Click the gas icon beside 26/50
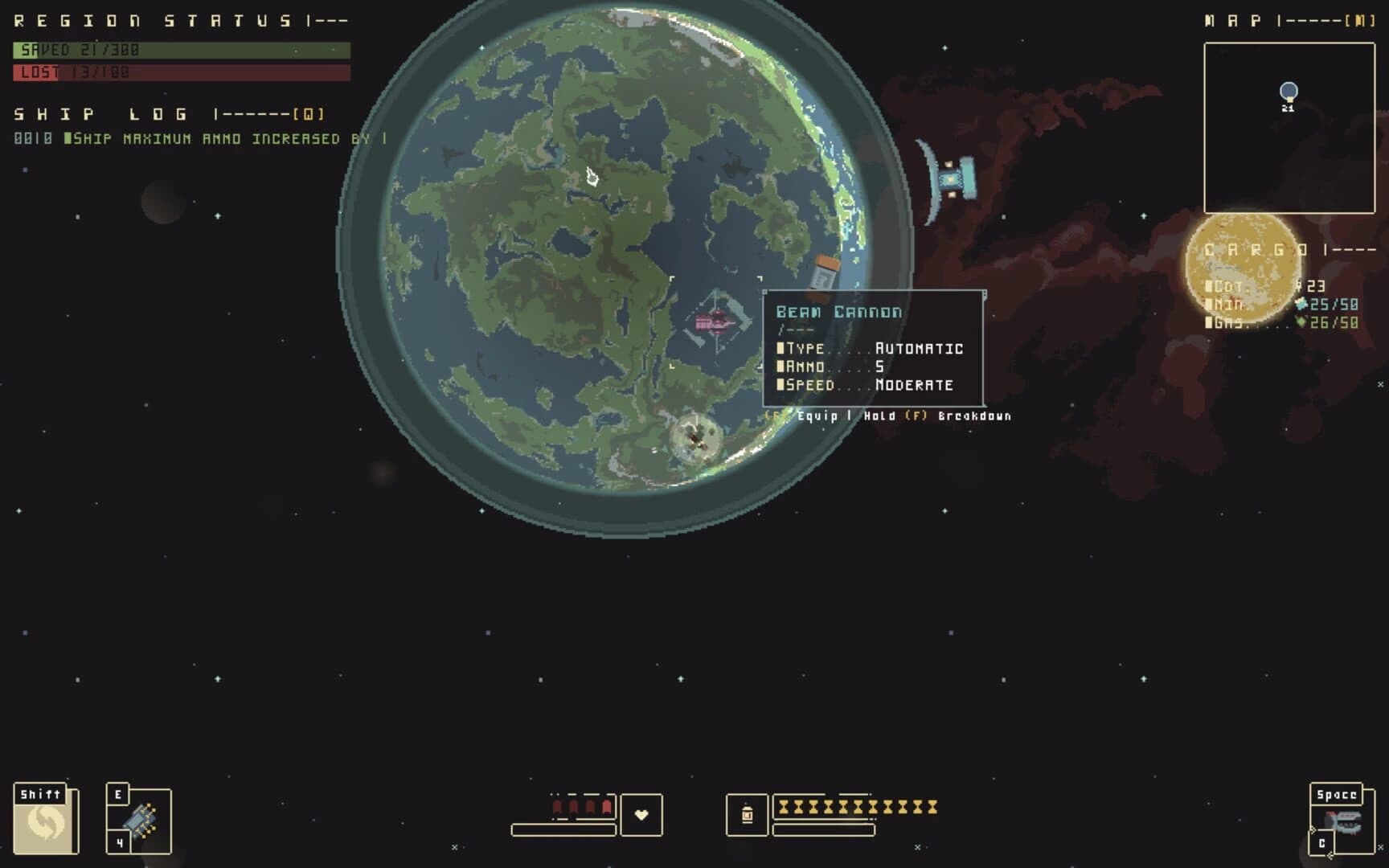 (x=1300, y=322)
